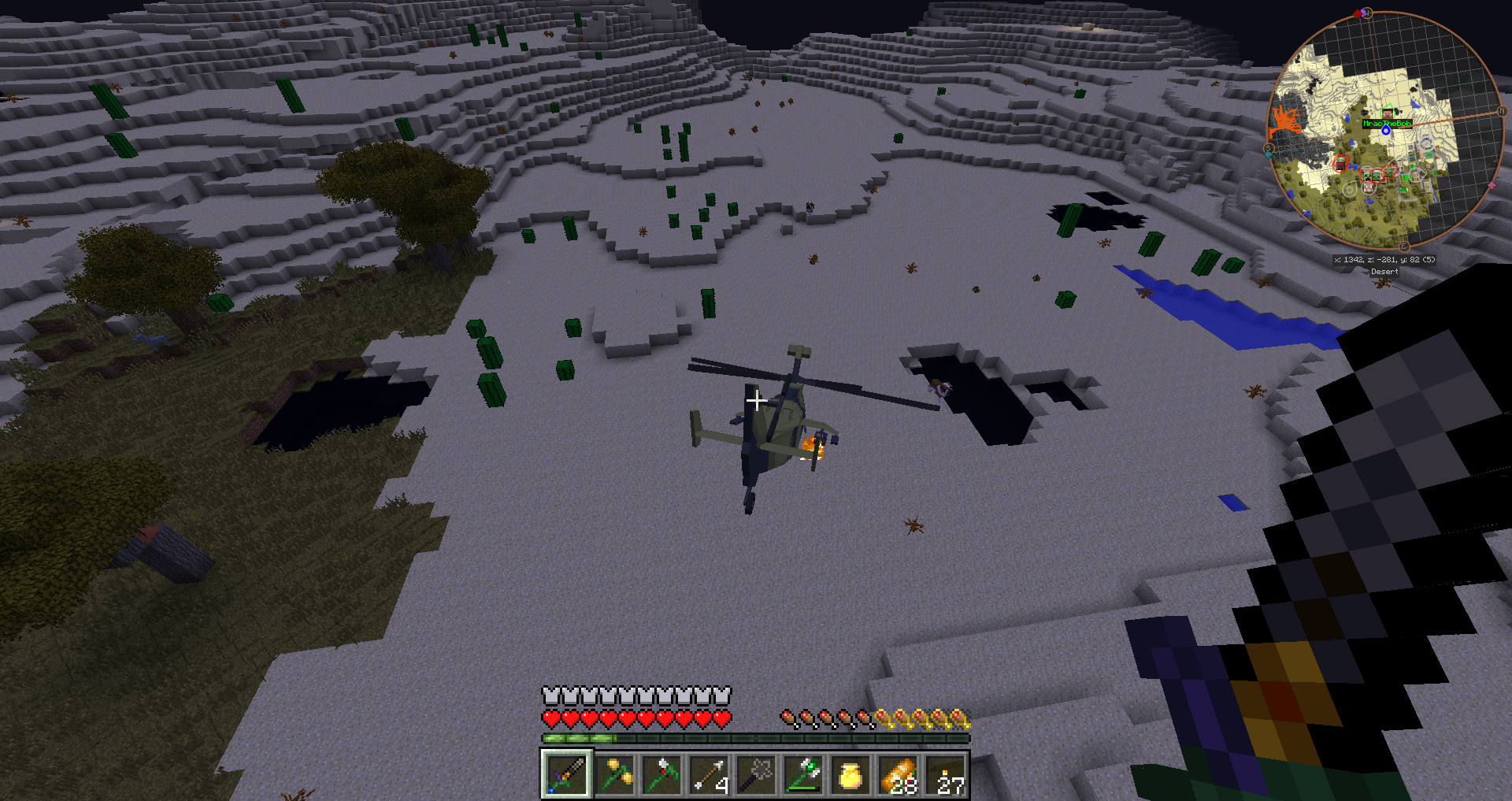Select the arrow stack of 4
This screenshot has height=801, width=1512.
(x=709, y=775)
